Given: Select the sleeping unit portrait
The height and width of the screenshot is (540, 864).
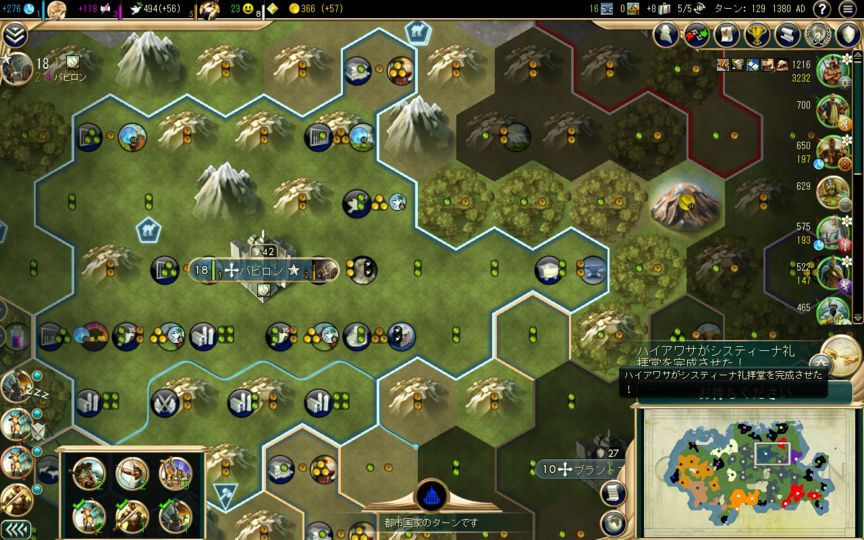Looking at the screenshot, I should pos(16,386).
